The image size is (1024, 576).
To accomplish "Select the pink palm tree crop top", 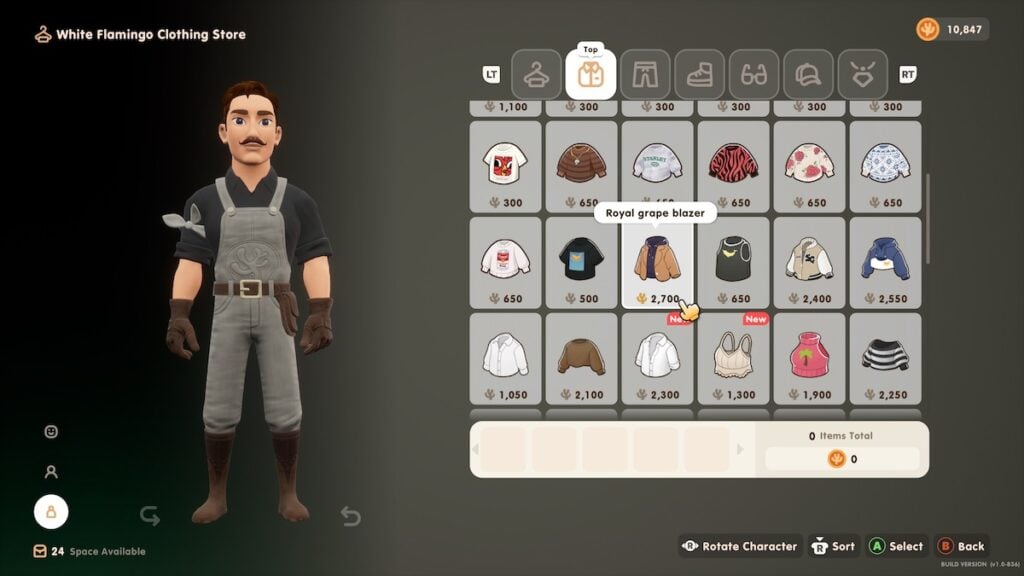I will click(x=809, y=358).
